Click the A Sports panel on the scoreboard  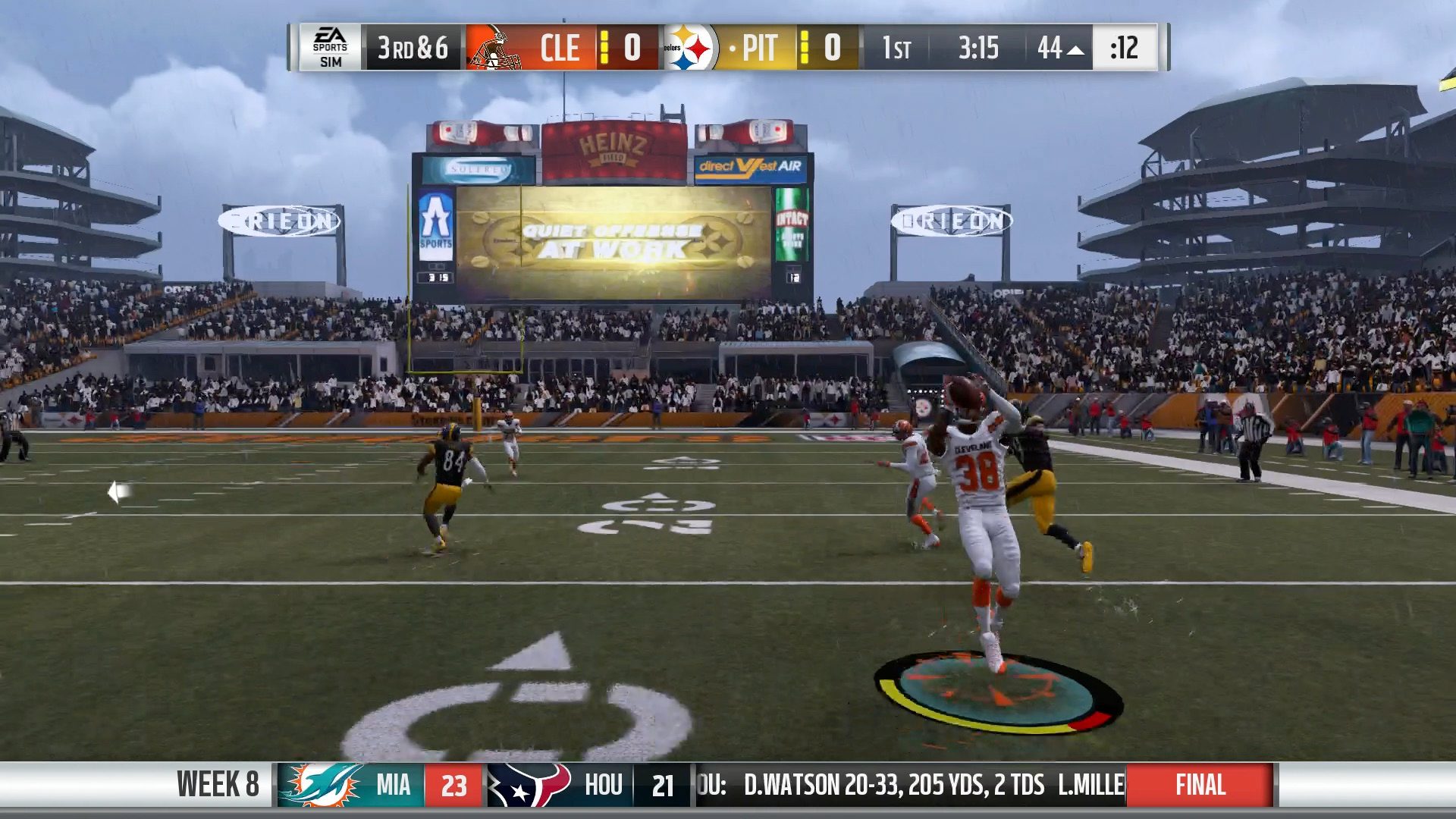click(x=435, y=227)
